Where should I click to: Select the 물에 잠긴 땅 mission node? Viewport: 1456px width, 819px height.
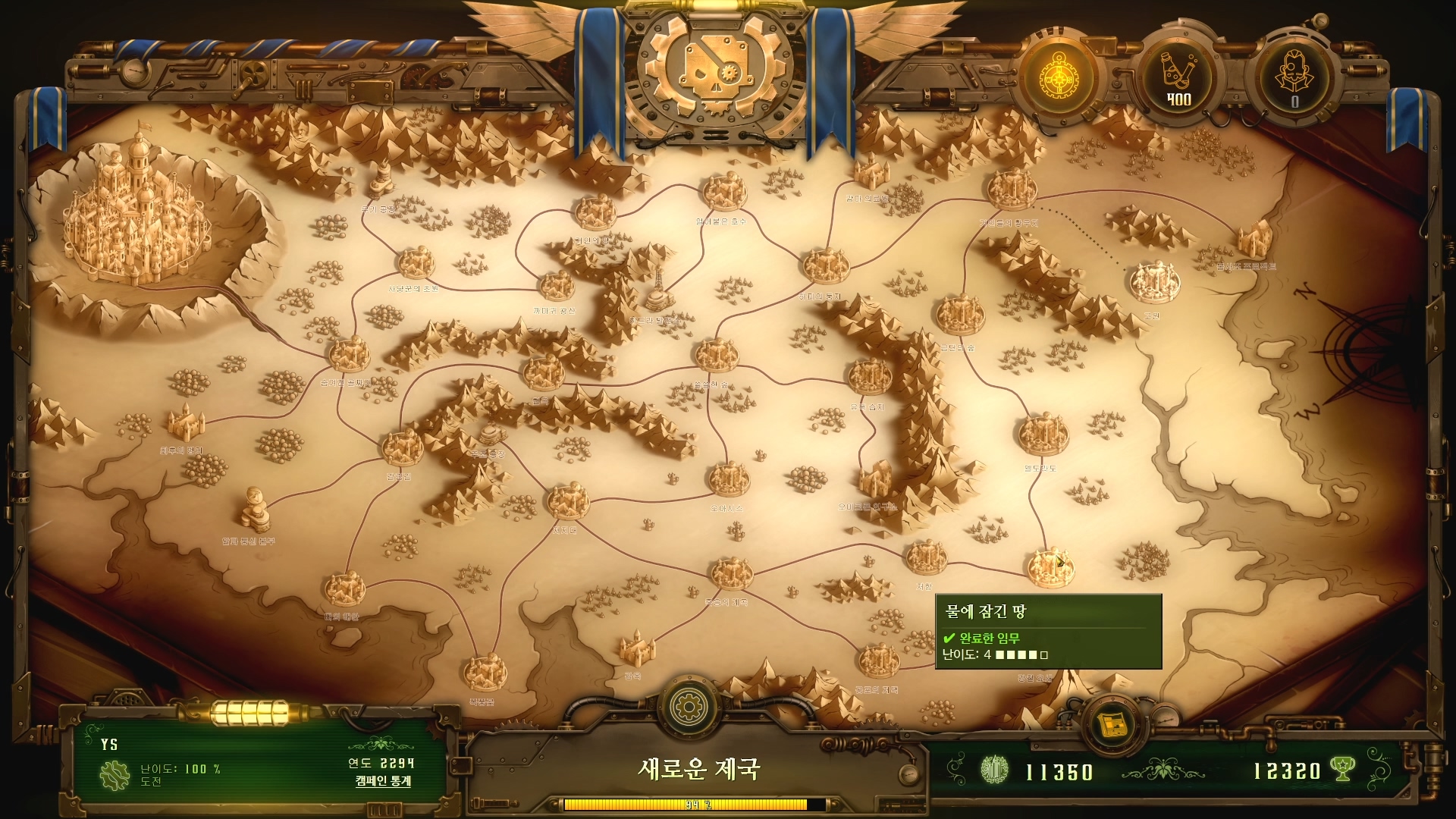pyautogui.click(x=1050, y=567)
